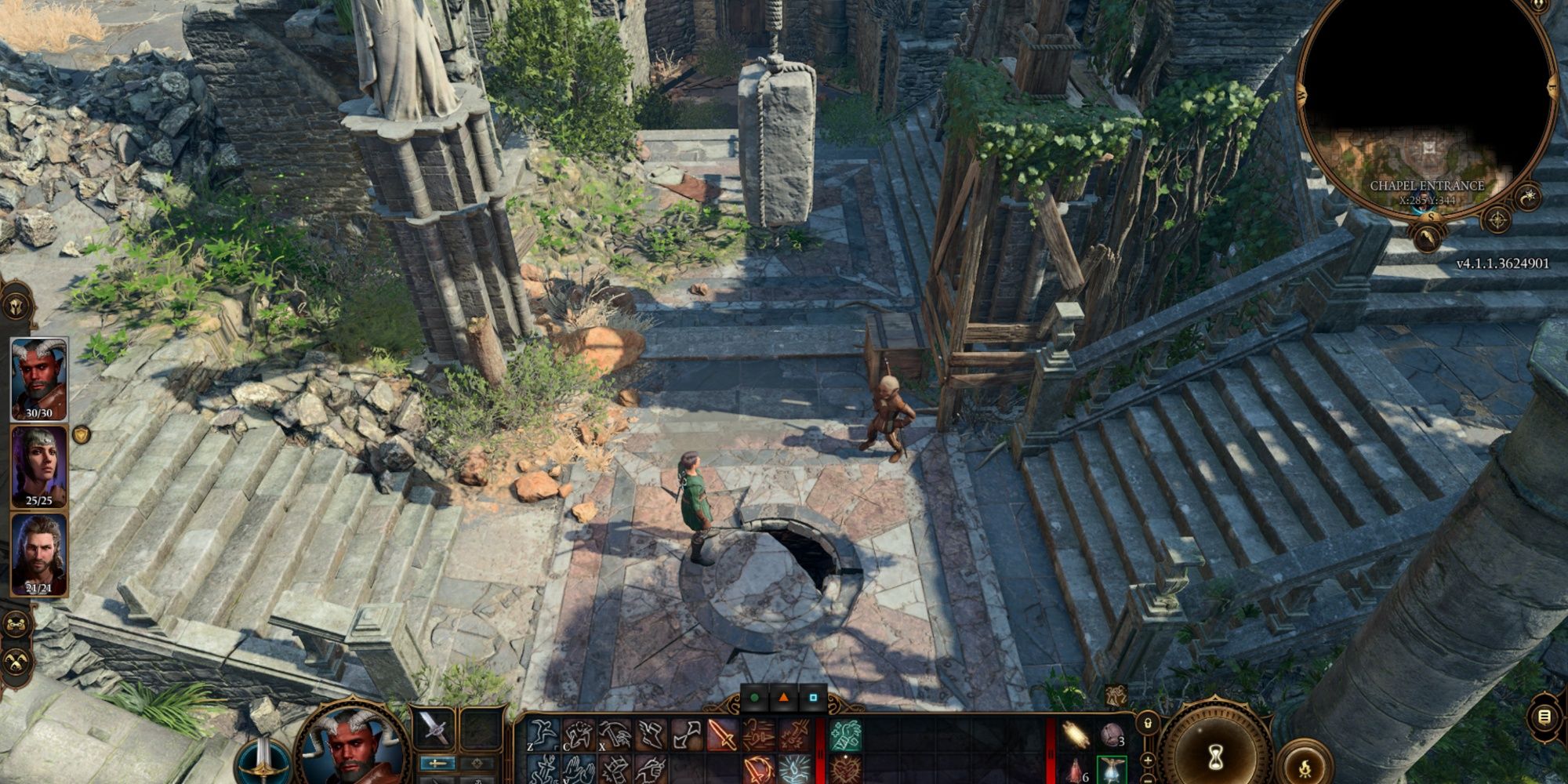Click the moon and sun button beside minimap
The height and width of the screenshot is (784, 1568).
click(1528, 196)
